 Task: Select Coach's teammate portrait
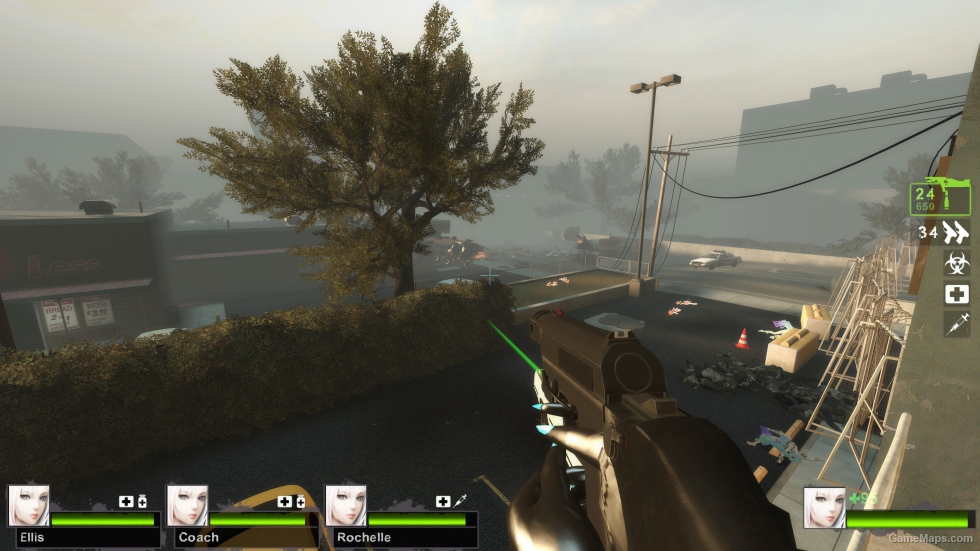click(x=187, y=506)
